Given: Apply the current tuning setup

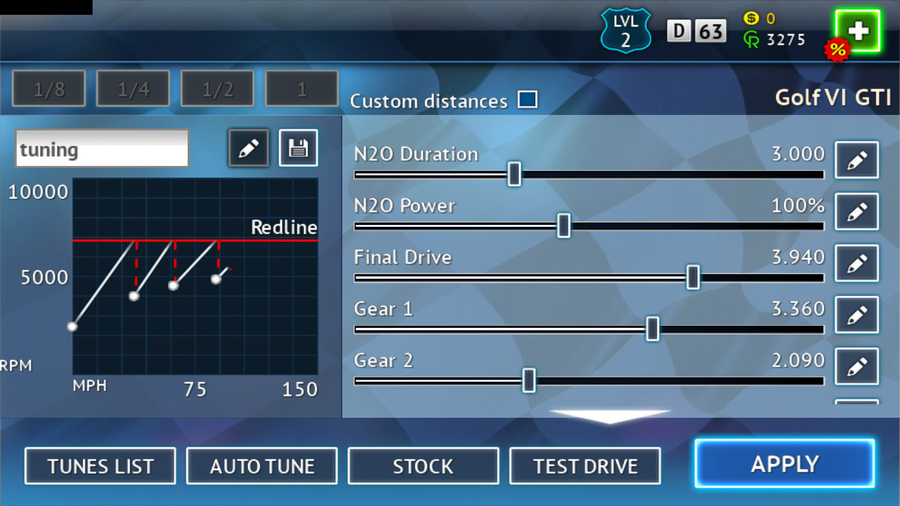Looking at the screenshot, I should (784, 464).
